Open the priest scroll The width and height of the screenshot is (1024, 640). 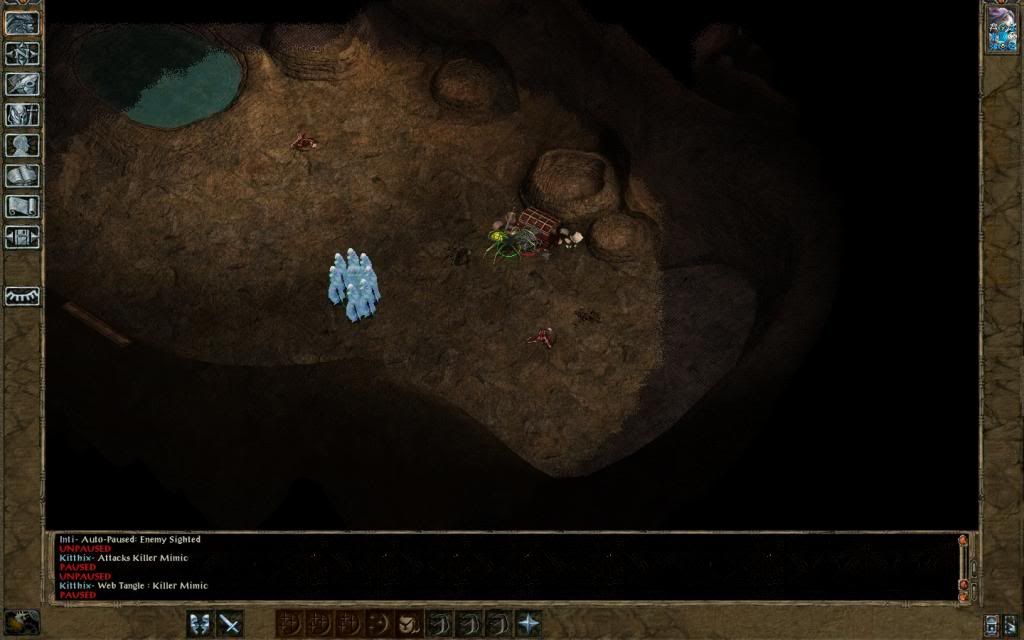point(22,207)
